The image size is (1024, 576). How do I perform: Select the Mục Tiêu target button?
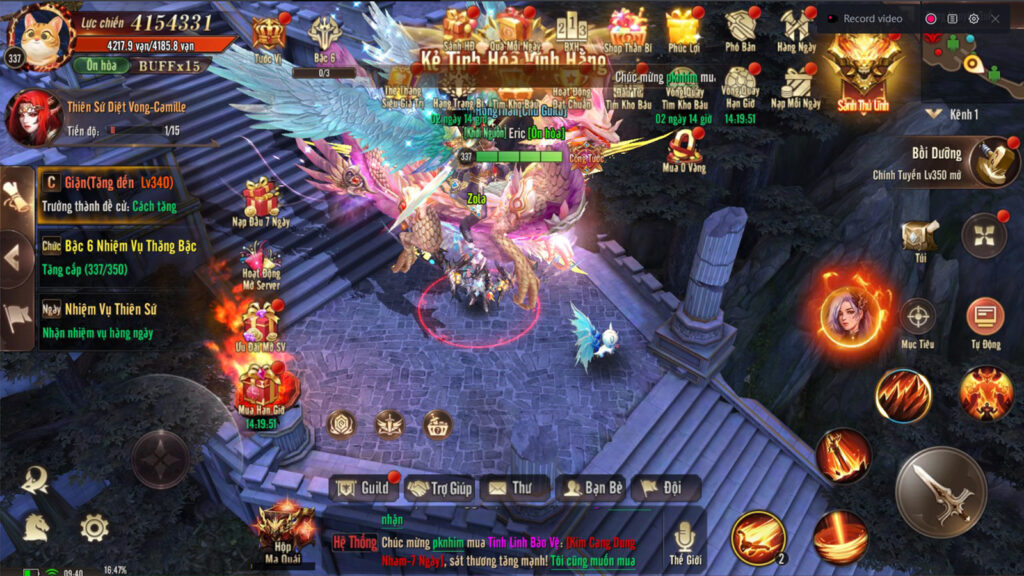(x=917, y=322)
